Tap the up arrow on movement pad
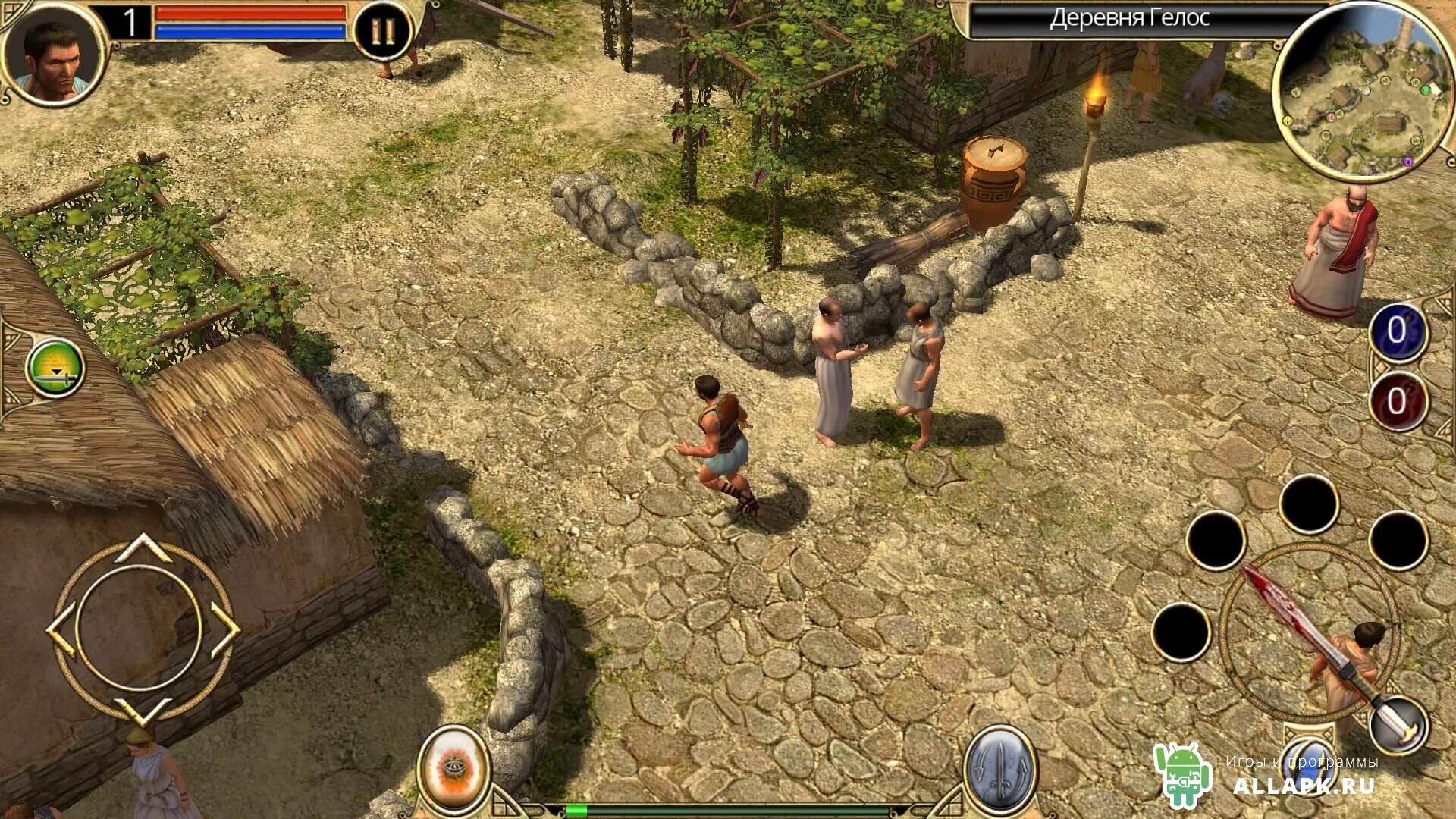Image resolution: width=1456 pixels, height=819 pixels. (143, 548)
